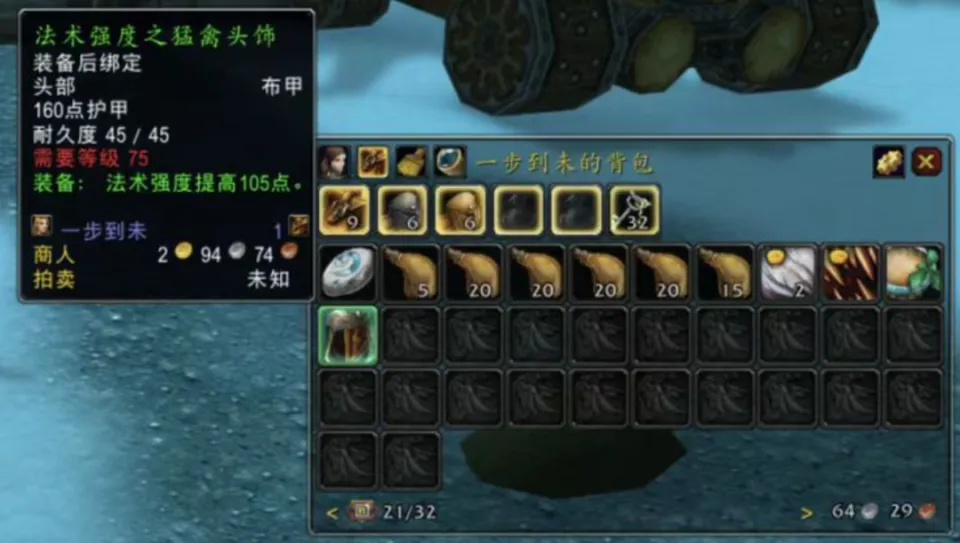Close the backpack window

coord(926,161)
